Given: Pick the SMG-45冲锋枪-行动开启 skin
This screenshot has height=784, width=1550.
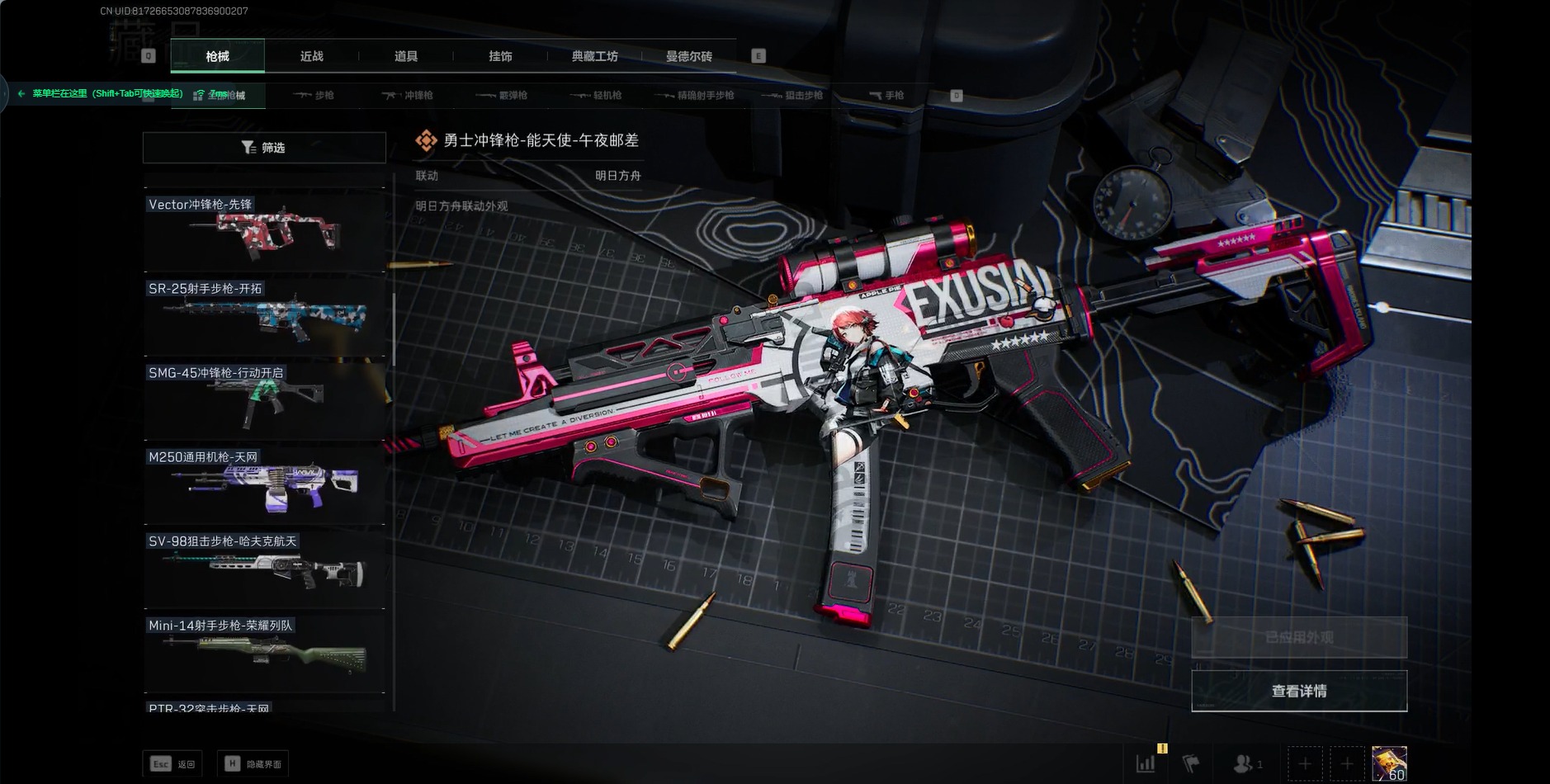Looking at the screenshot, I should click(264, 401).
